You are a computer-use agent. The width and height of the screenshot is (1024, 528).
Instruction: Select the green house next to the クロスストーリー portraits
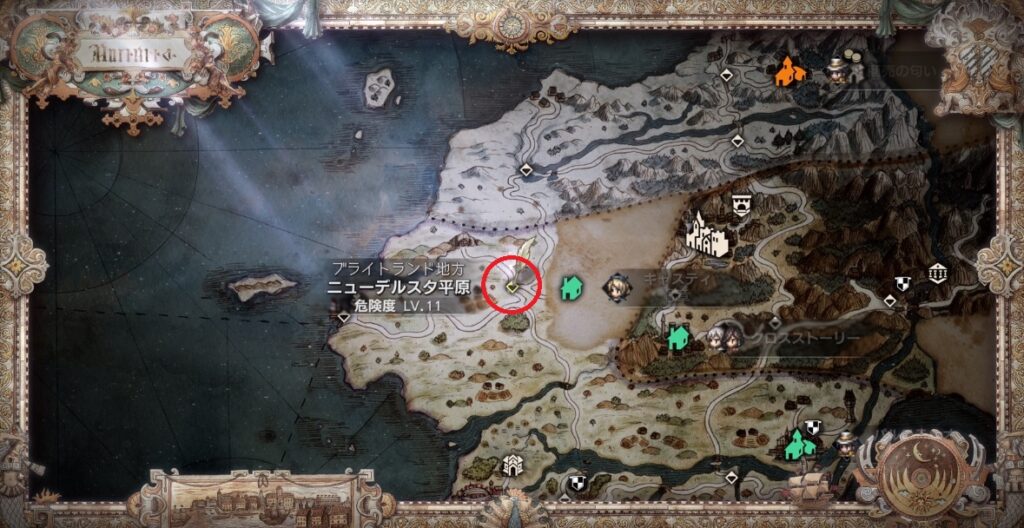pos(678,337)
